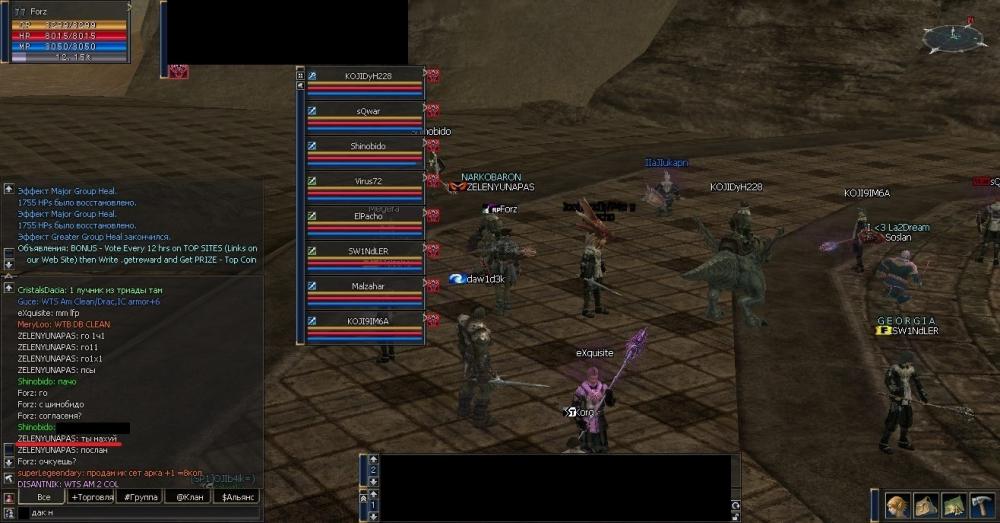Open the $Альянс alliance chat tab
Screen dimensions: 1000x523
236,496
